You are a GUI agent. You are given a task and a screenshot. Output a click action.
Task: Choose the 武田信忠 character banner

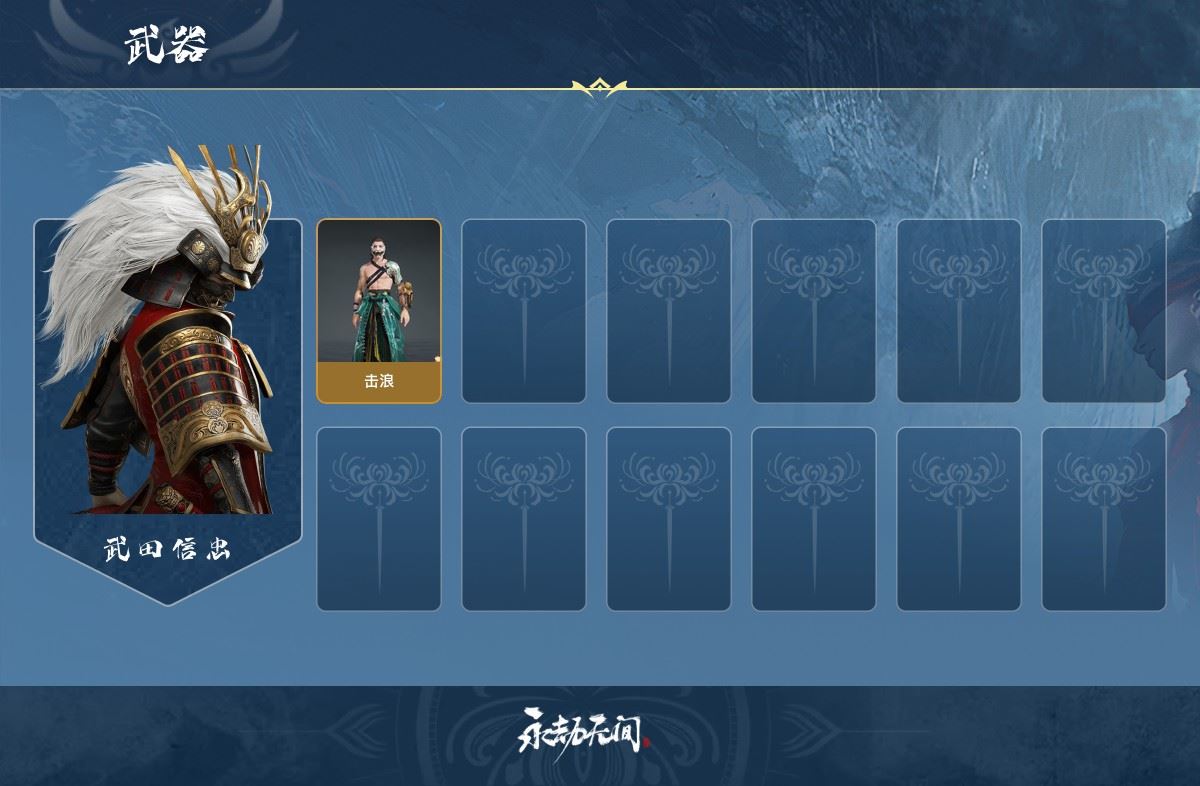168,400
